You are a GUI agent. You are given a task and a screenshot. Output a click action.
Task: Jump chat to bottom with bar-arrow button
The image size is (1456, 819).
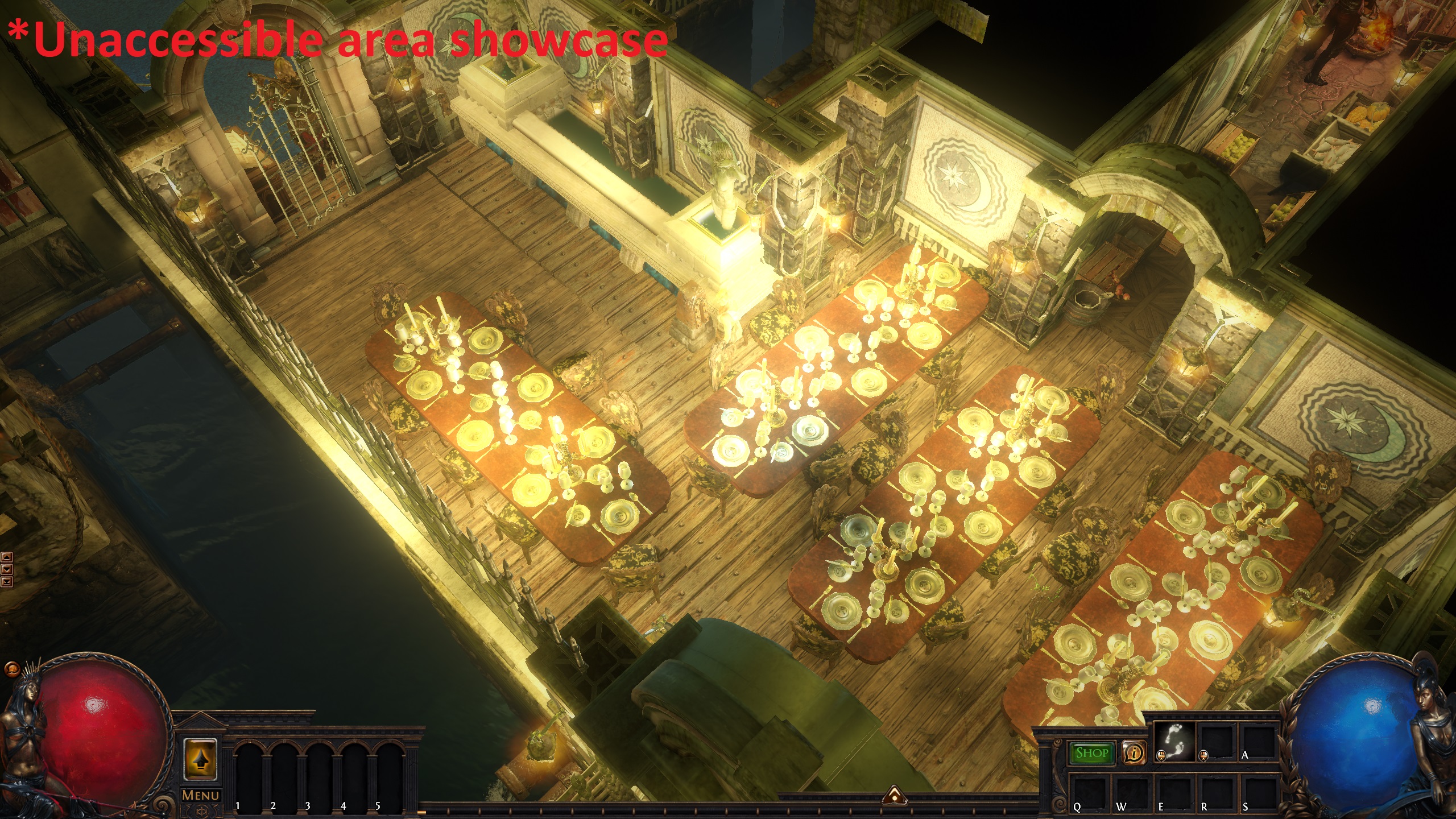[7, 581]
